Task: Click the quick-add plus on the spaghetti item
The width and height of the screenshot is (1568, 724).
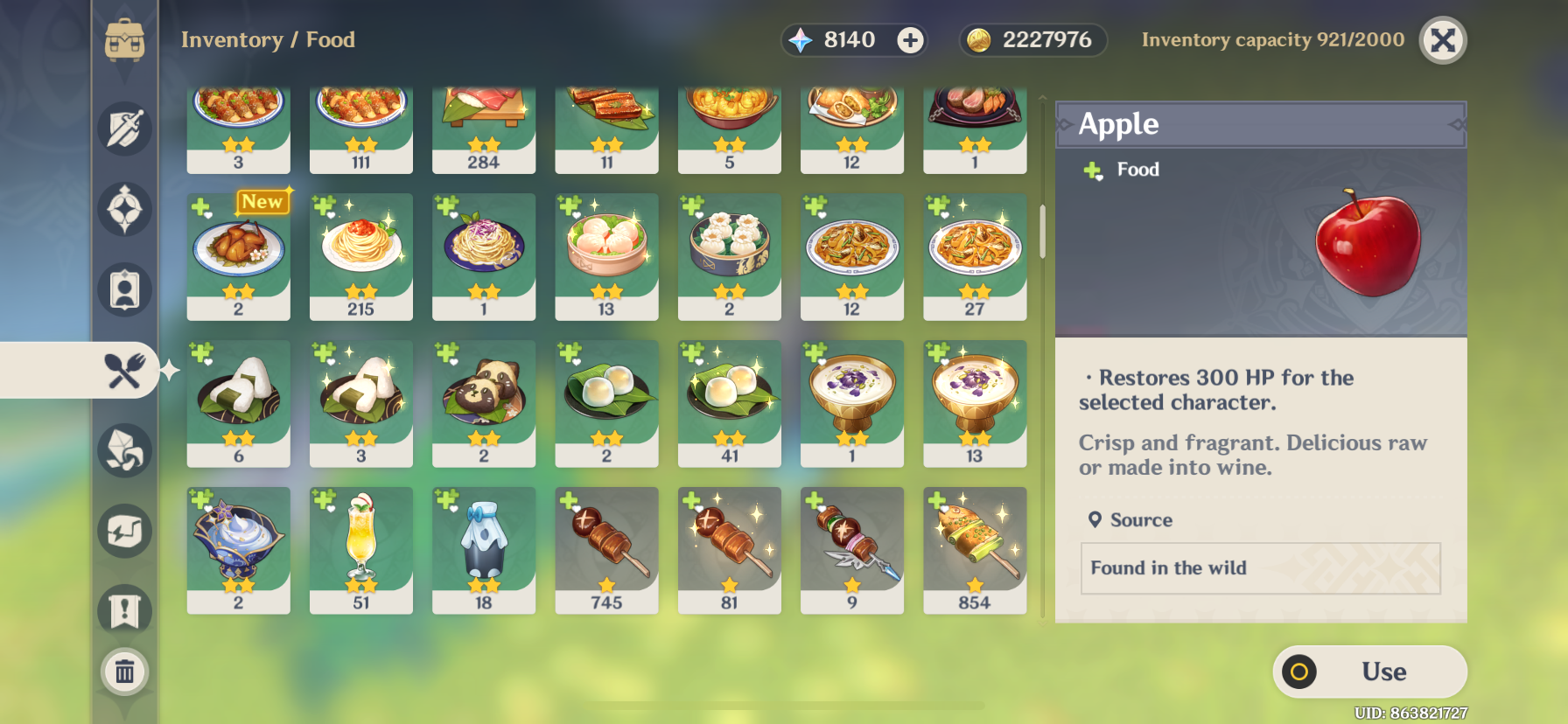Action: [x=325, y=207]
